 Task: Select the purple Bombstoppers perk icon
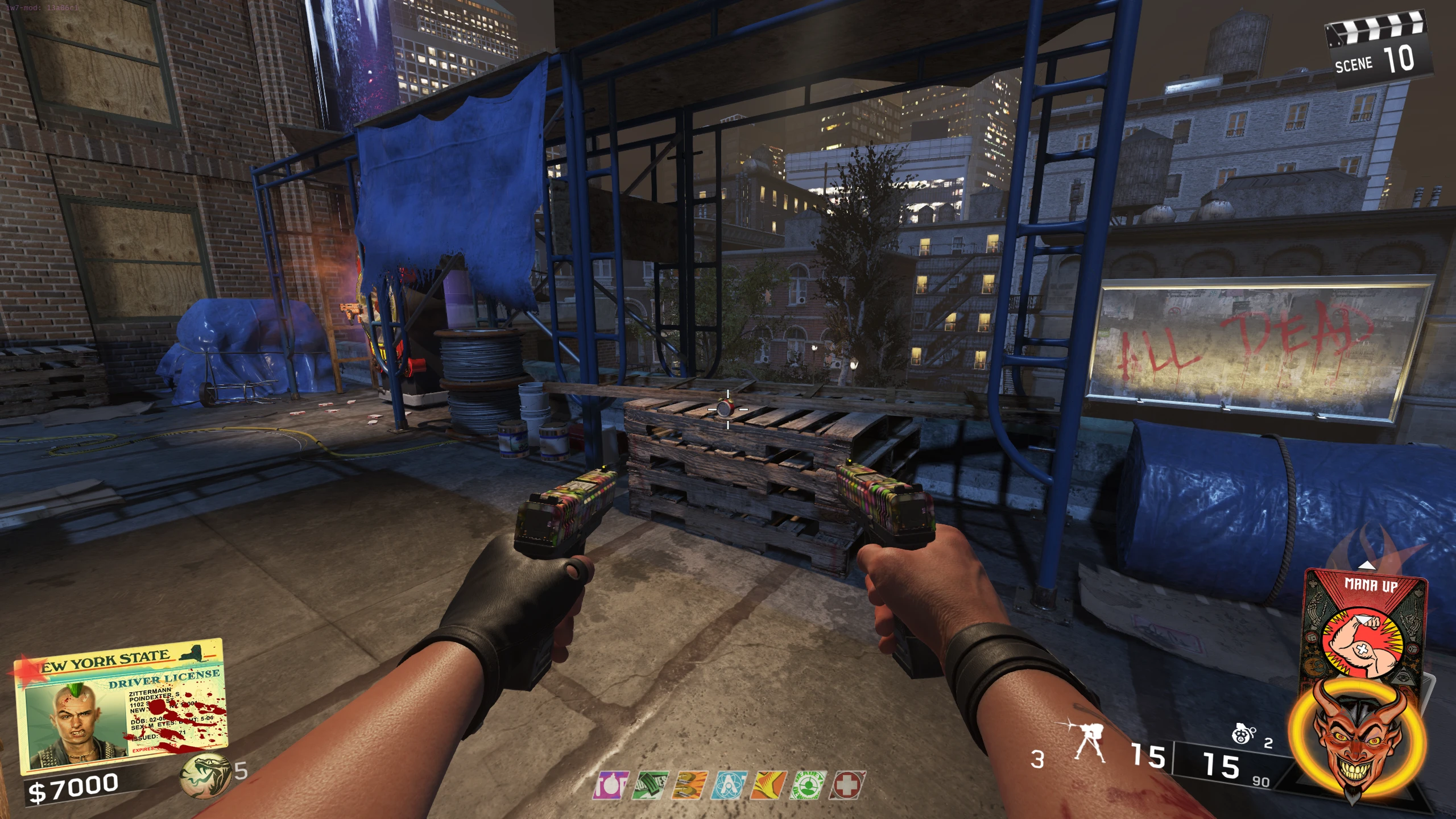[x=611, y=785]
